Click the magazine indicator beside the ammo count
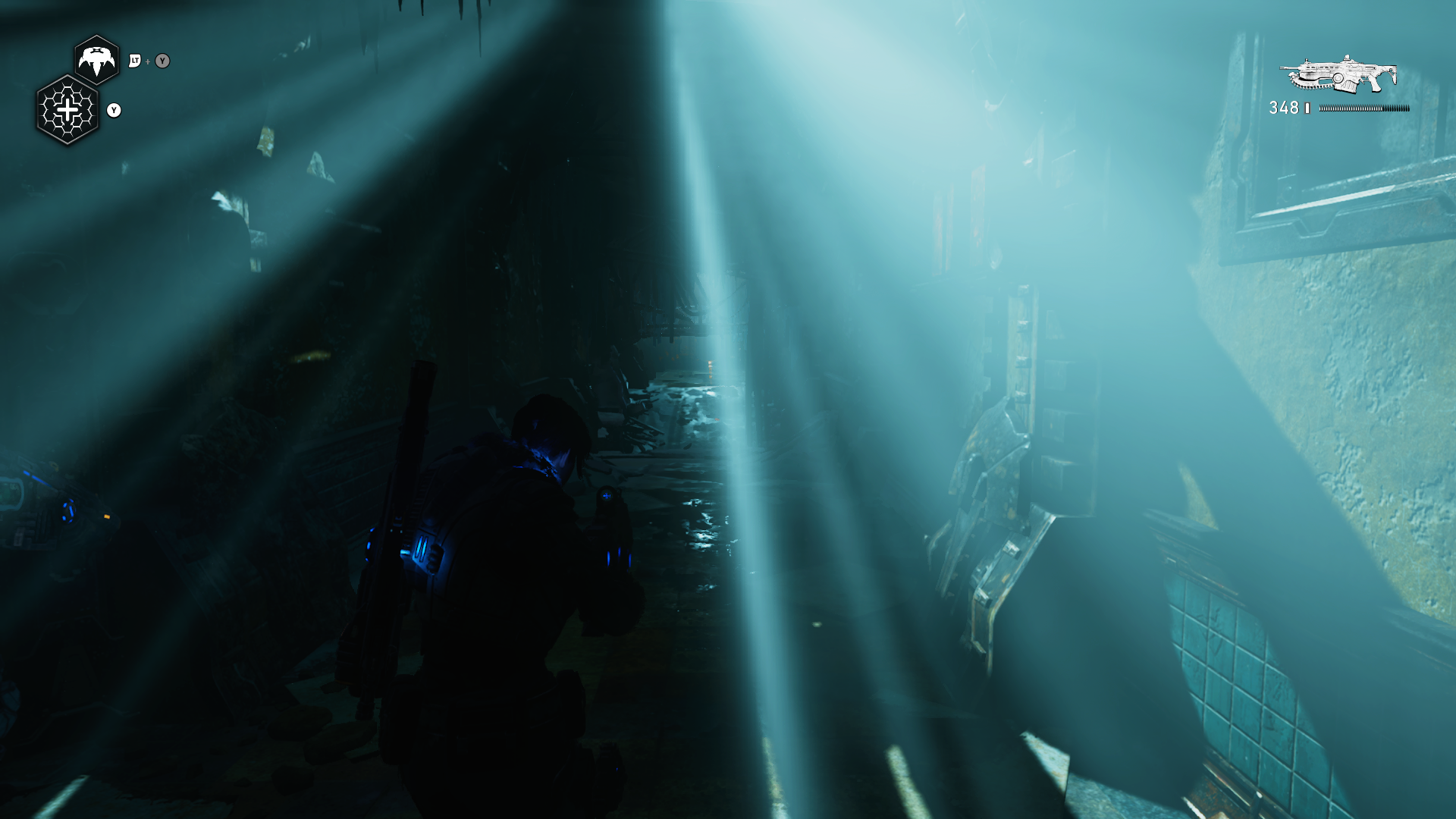Viewport: 1456px width, 819px height. (x=1306, y=107)
